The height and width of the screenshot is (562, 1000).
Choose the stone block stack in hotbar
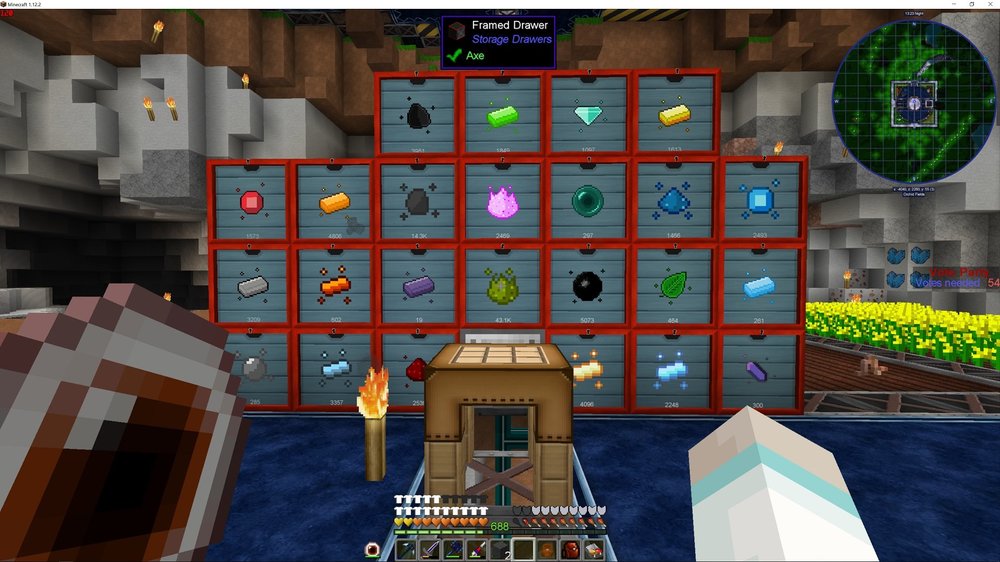500,549
